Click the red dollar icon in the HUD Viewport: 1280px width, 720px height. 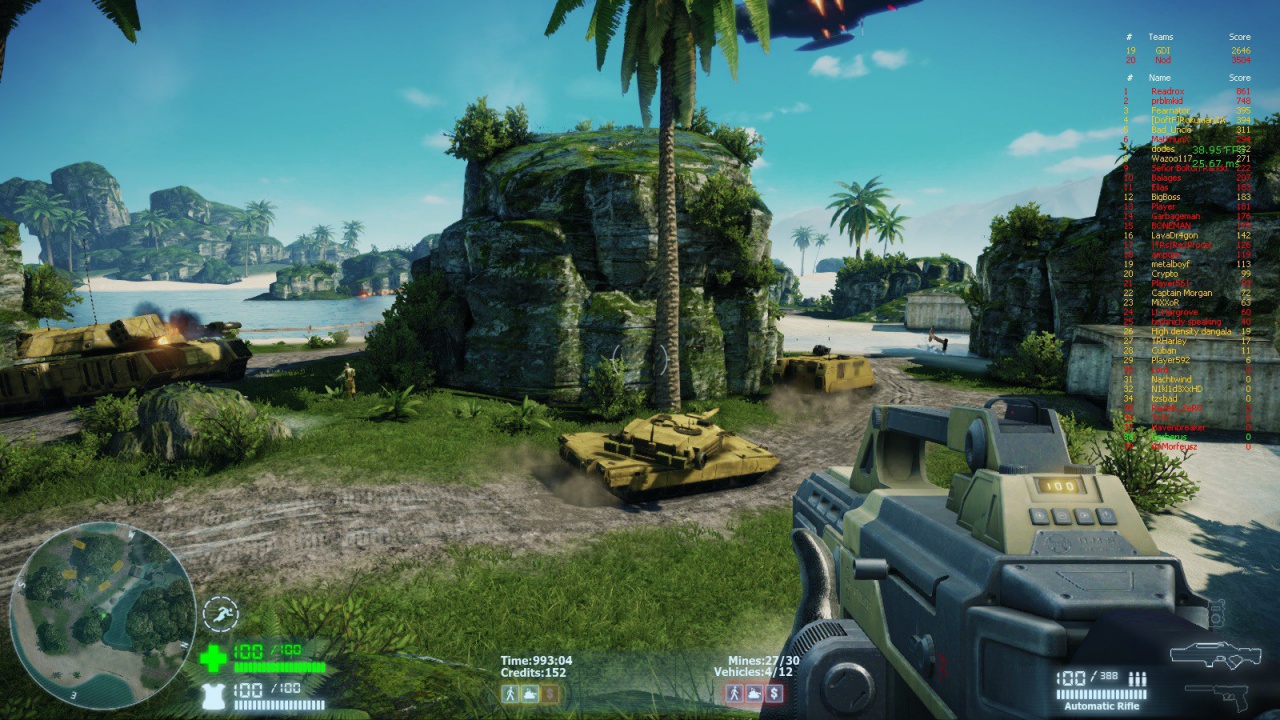pyautogui.click(x=775, y=694)
